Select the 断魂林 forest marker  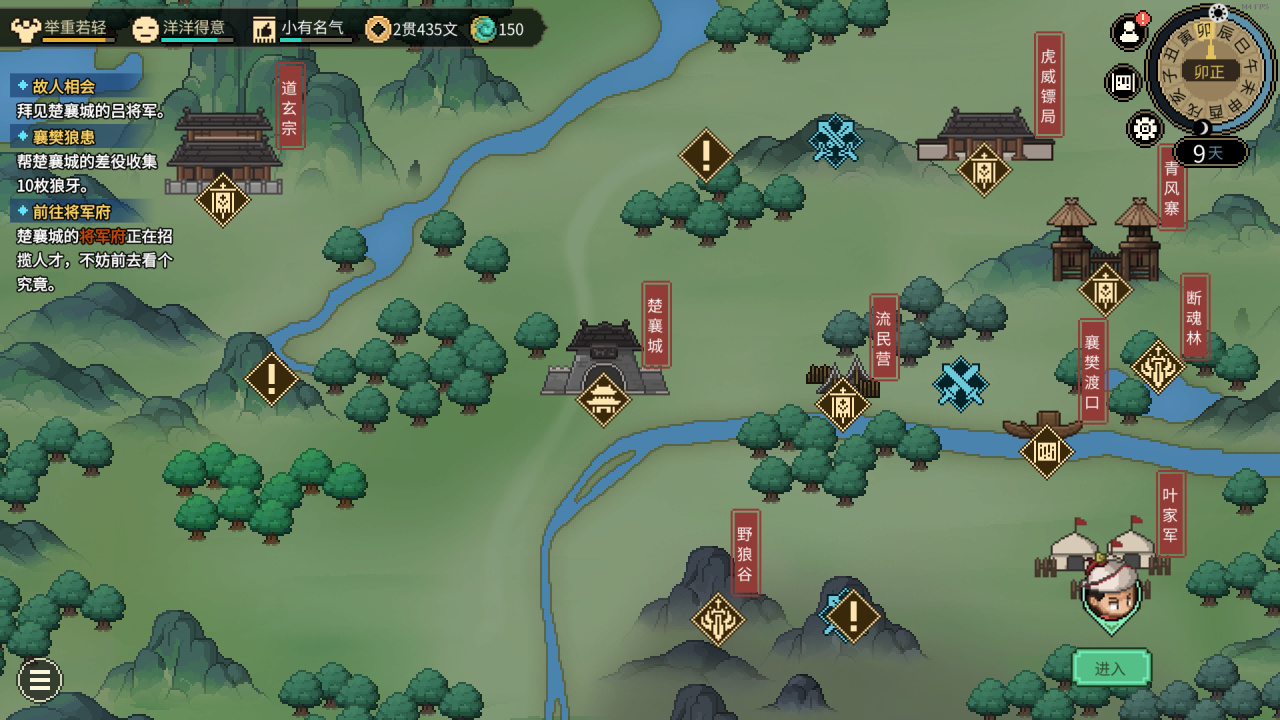1158,367
